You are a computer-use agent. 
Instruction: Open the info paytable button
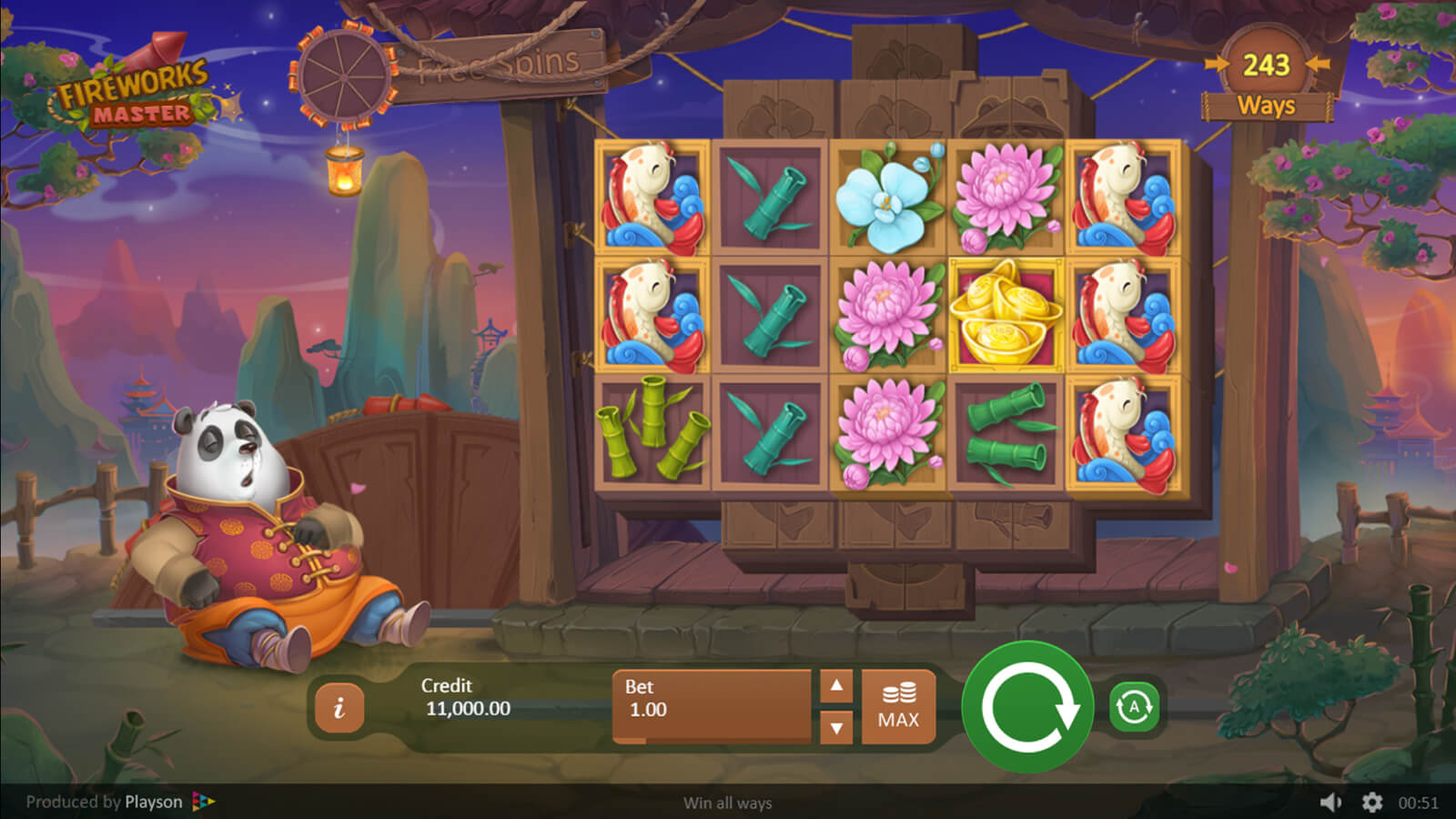tap(339, 707)
